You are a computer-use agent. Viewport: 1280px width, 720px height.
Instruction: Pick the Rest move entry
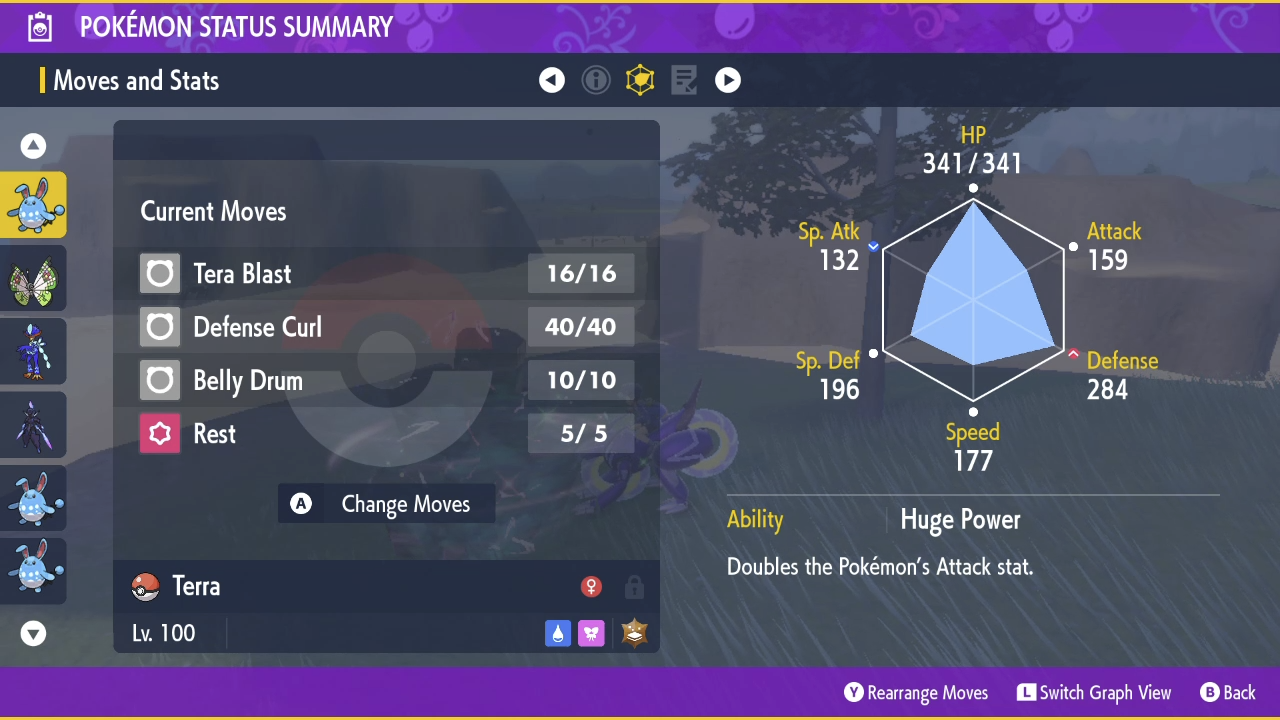coord(386,434)
